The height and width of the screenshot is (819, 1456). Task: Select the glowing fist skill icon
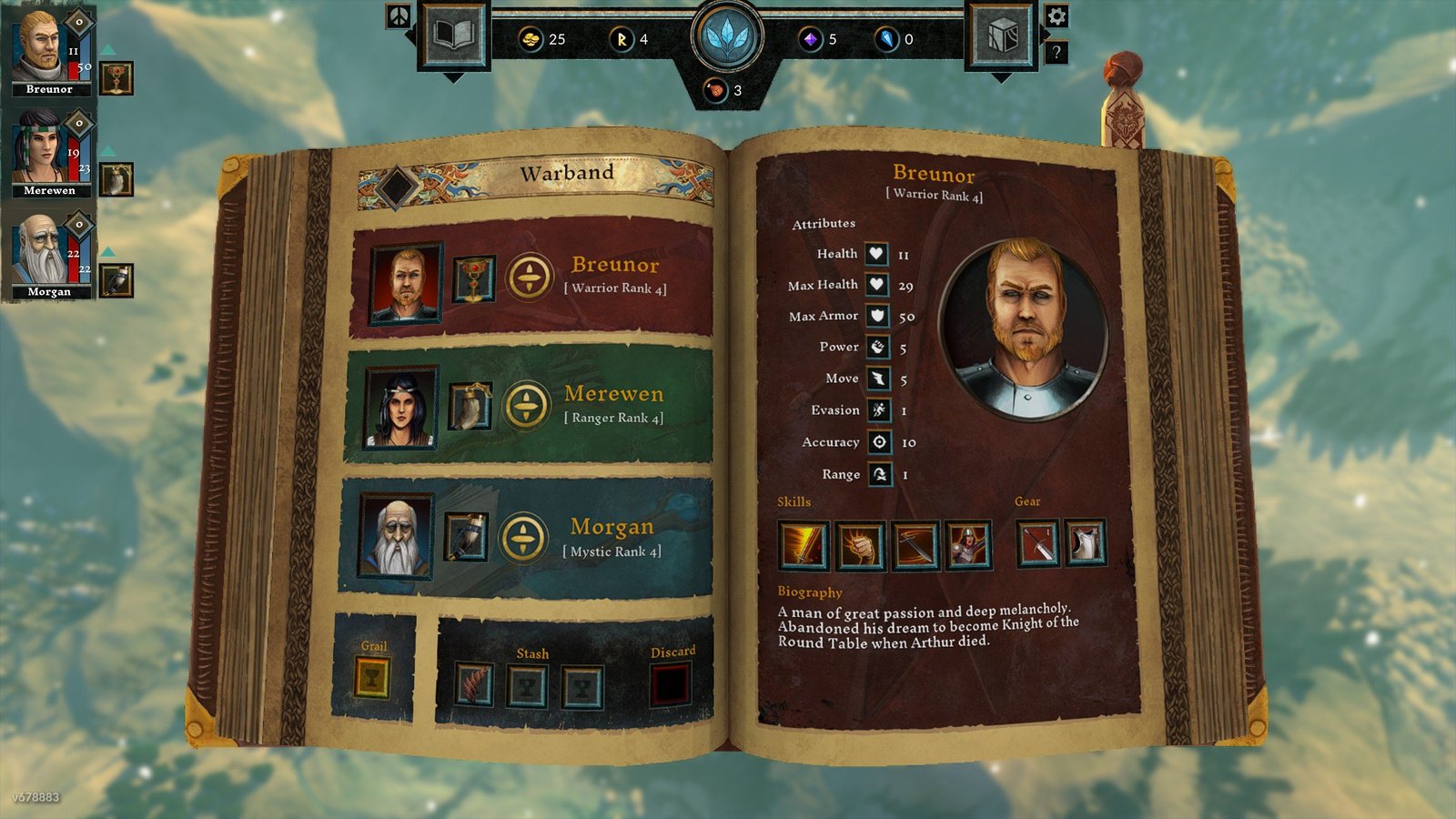860,546
